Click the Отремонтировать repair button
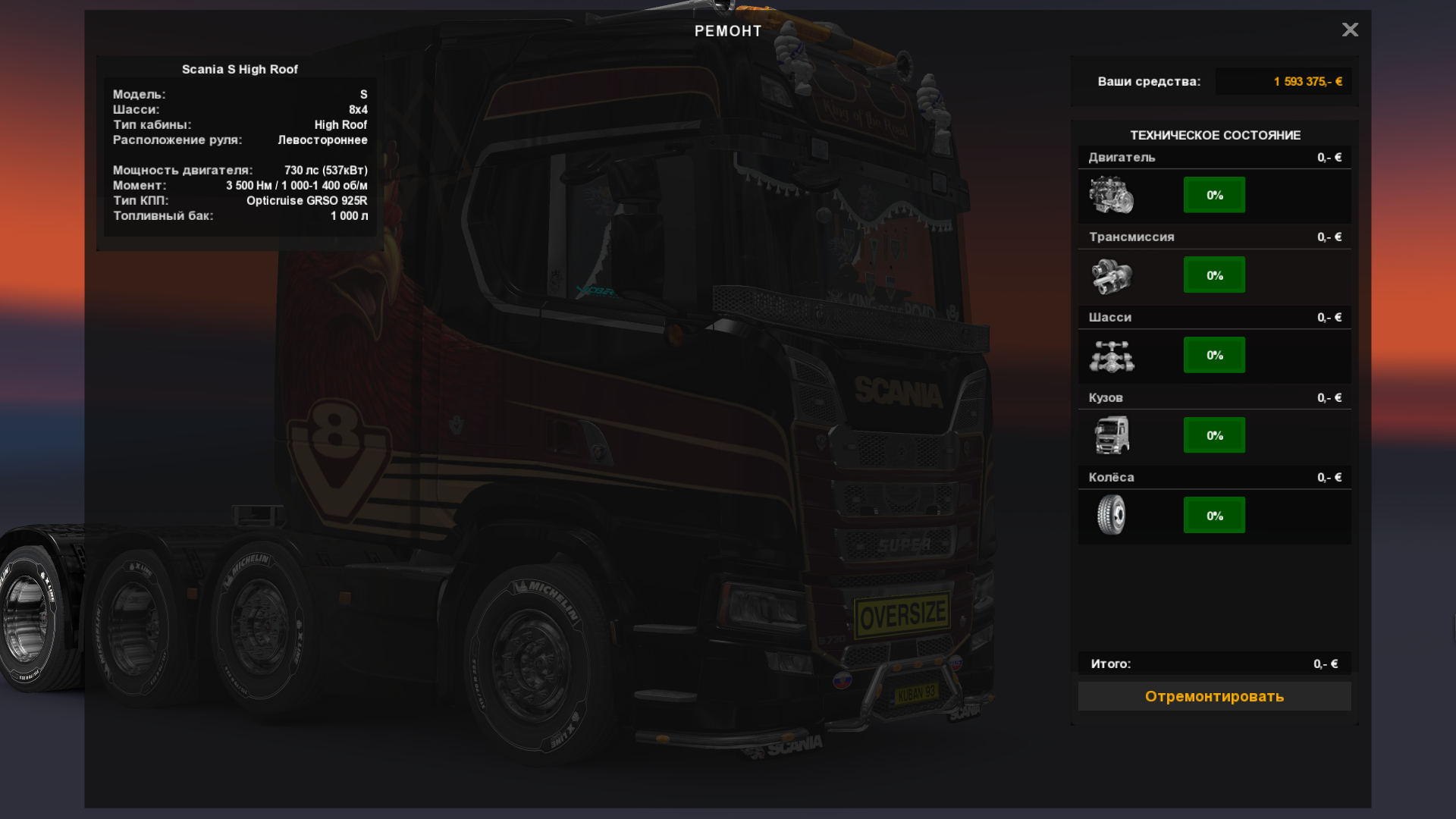 point(1214,696)
